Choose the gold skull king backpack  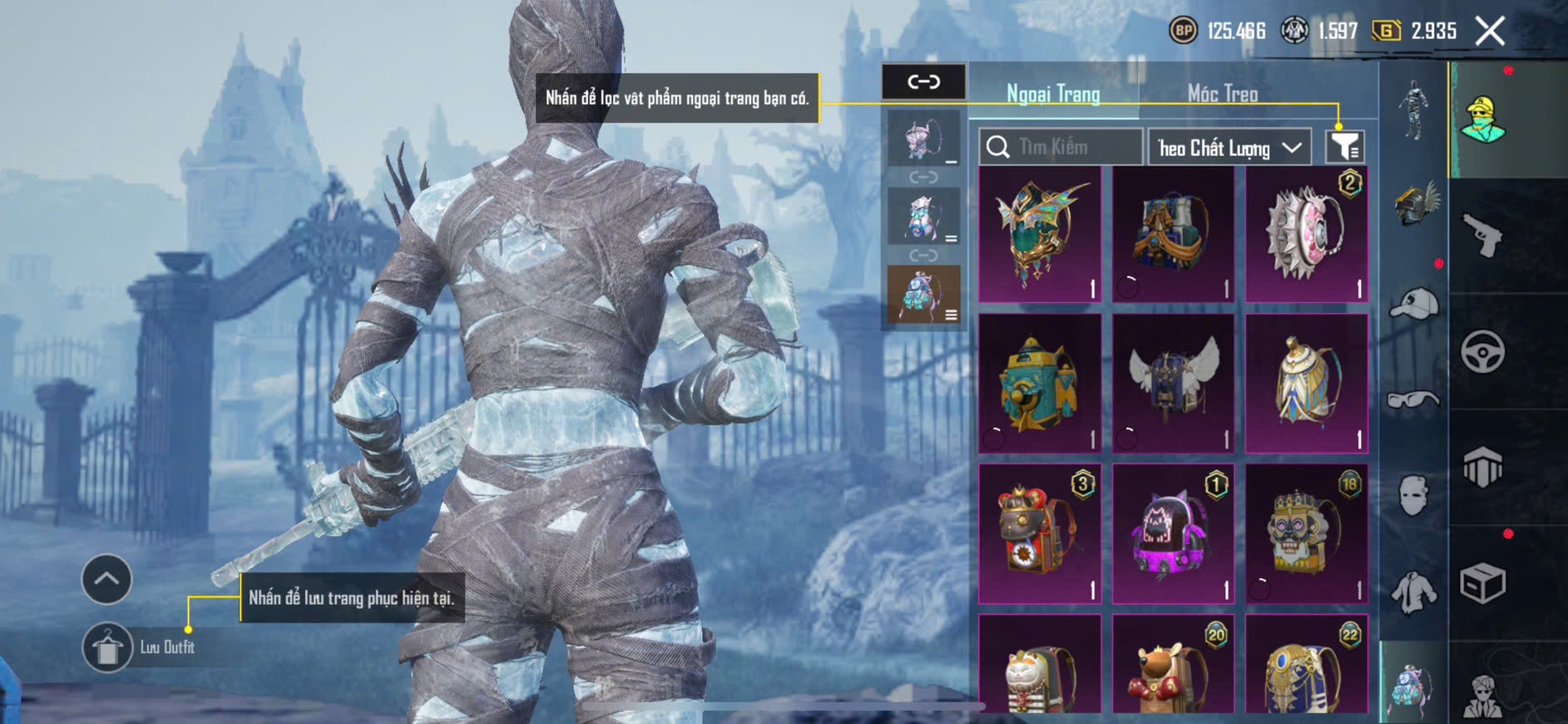click(1306, 533)
